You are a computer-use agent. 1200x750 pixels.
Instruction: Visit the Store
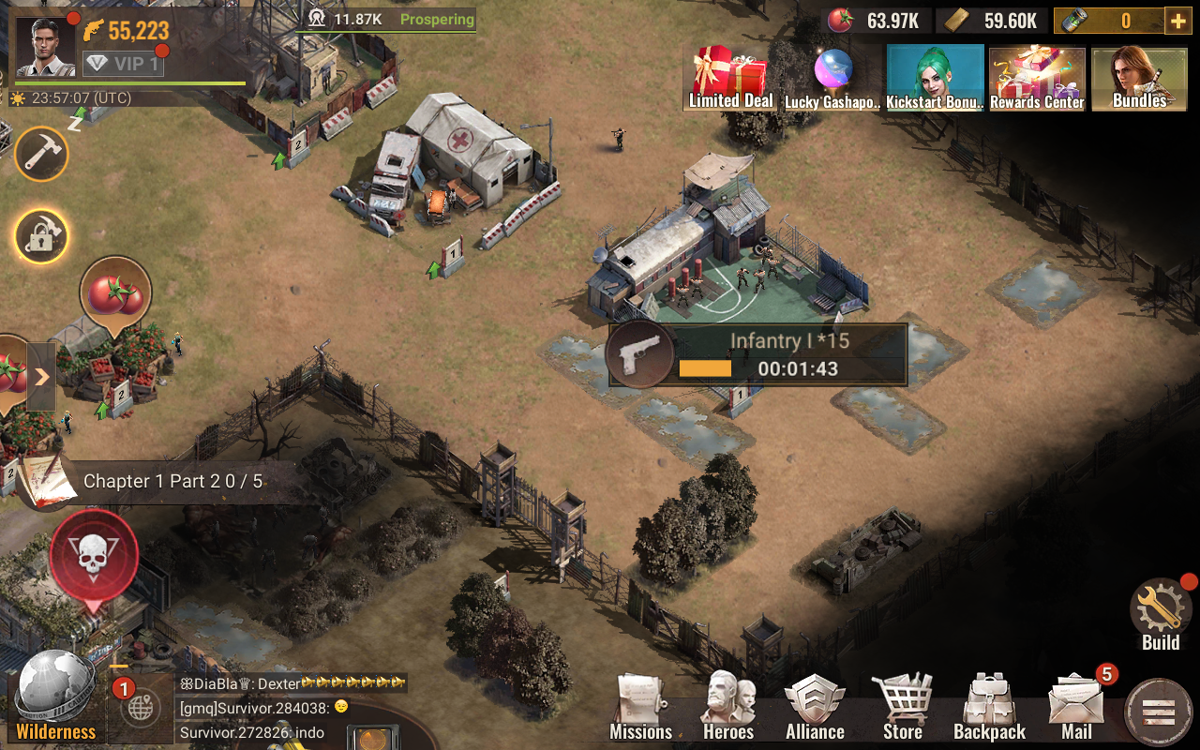coord(902,708)
